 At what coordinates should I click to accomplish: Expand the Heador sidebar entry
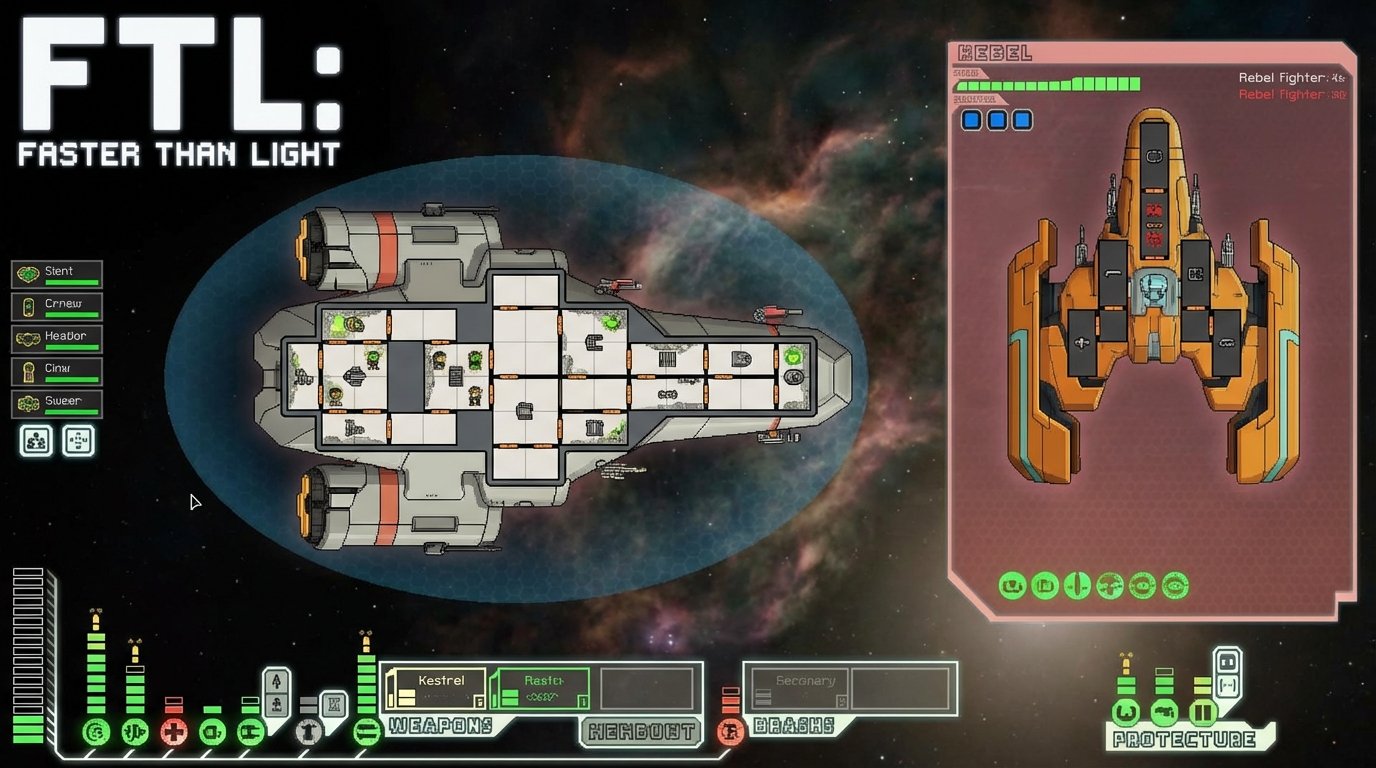click(56, 338)
